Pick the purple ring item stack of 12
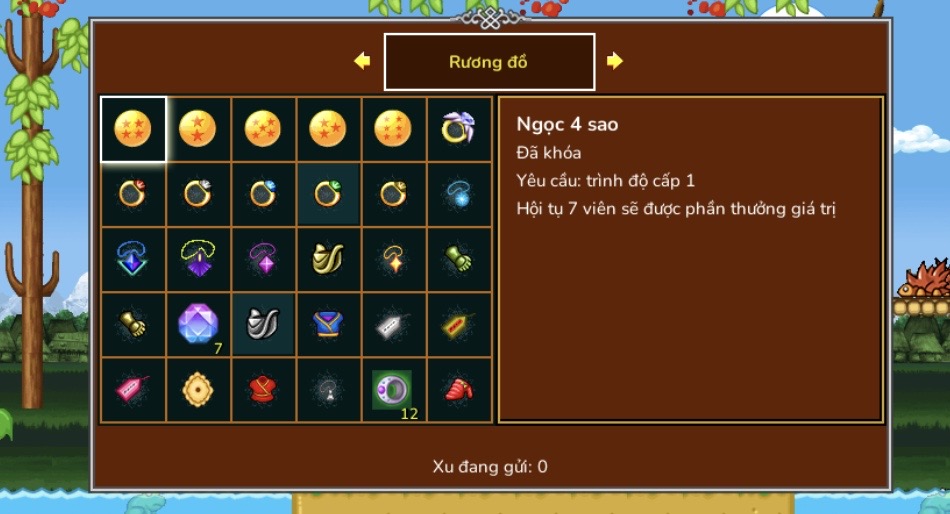 click(x=393, y=389)
